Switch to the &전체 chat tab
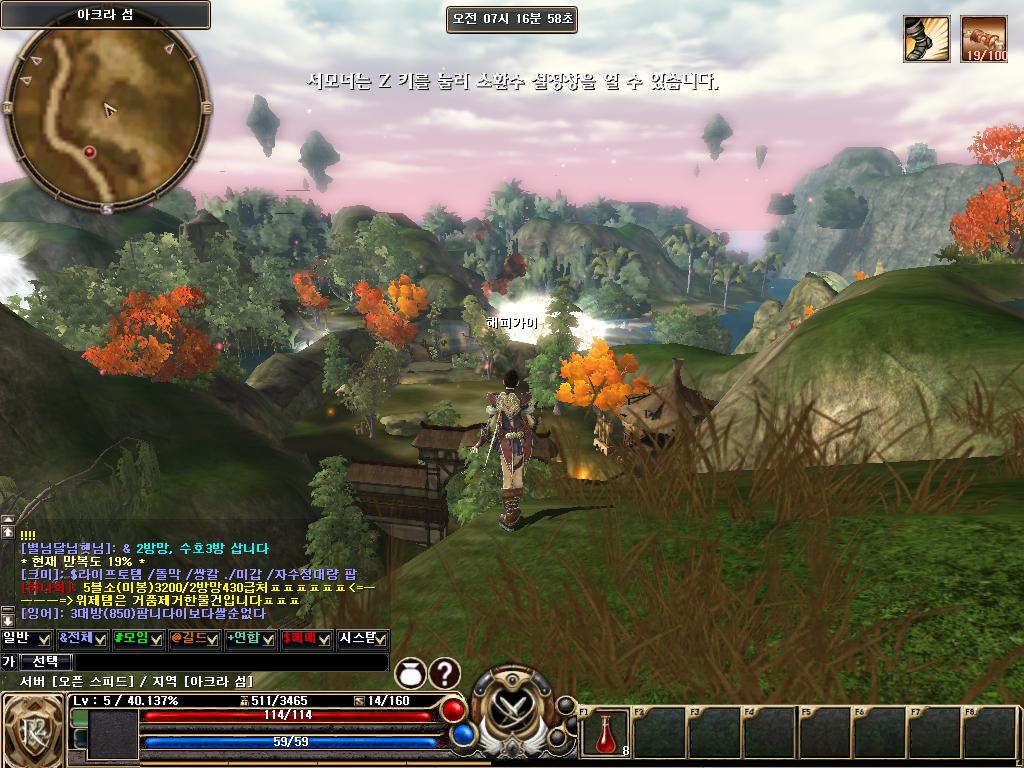The height and width of the screenshot is (768, 1024). [x=83, y=638]
